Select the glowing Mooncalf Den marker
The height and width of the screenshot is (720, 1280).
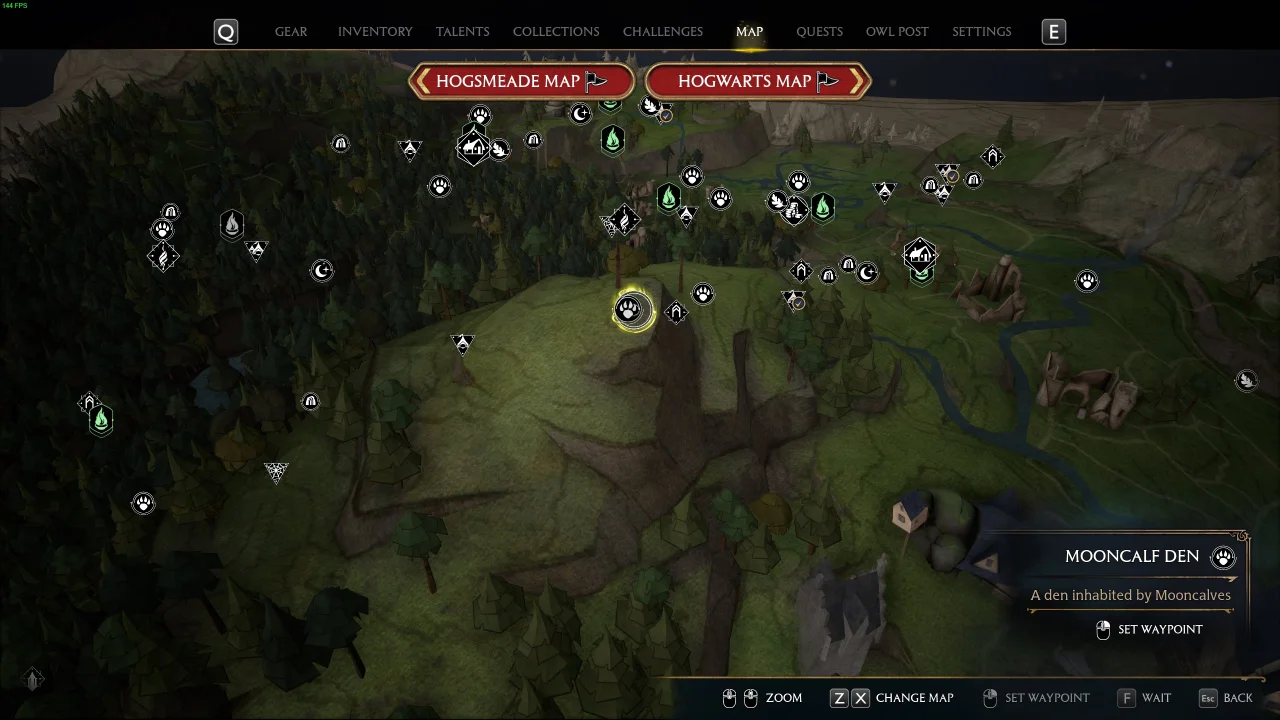pyautogui.click(x=631, y=310)
